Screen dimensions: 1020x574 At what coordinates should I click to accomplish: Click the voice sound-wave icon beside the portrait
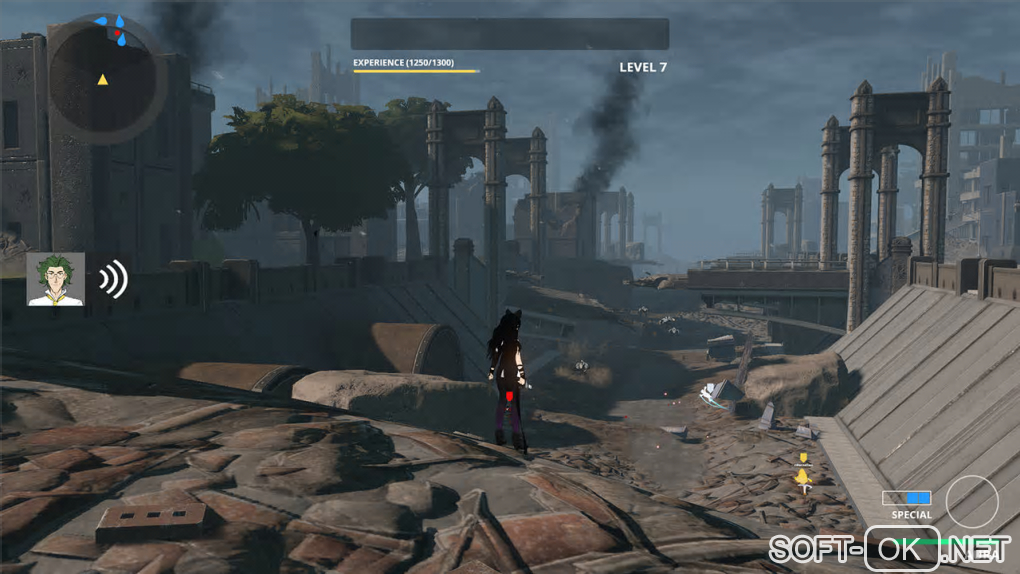pos(114,279)
